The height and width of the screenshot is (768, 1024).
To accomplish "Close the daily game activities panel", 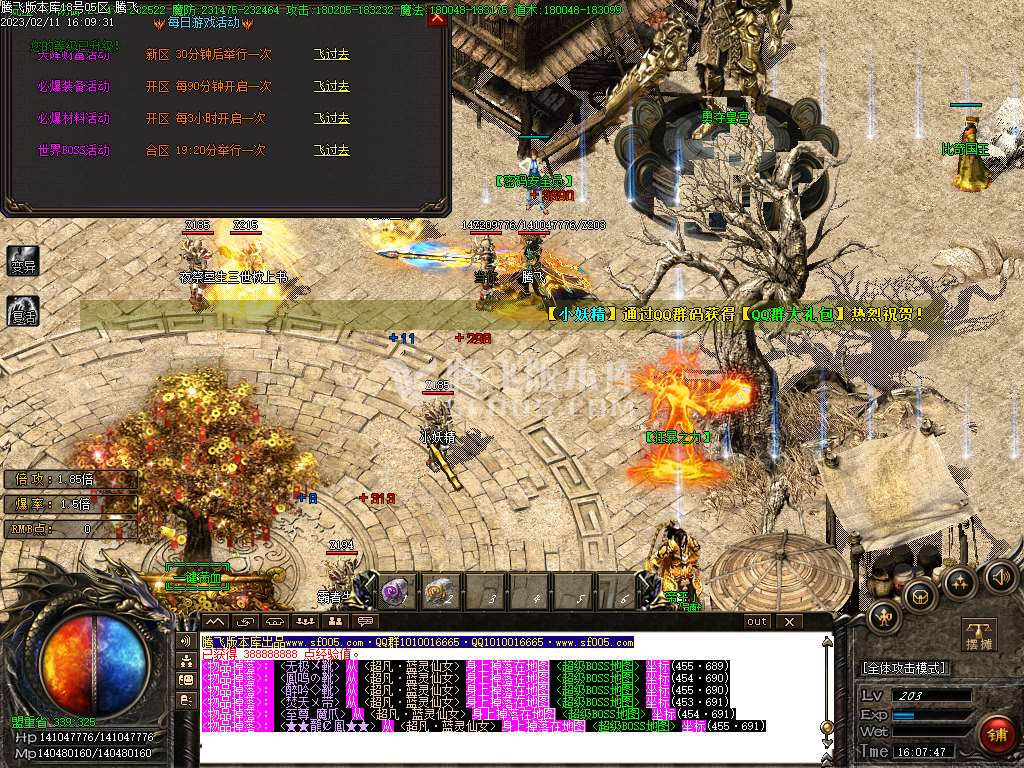I will coord(436,19).
